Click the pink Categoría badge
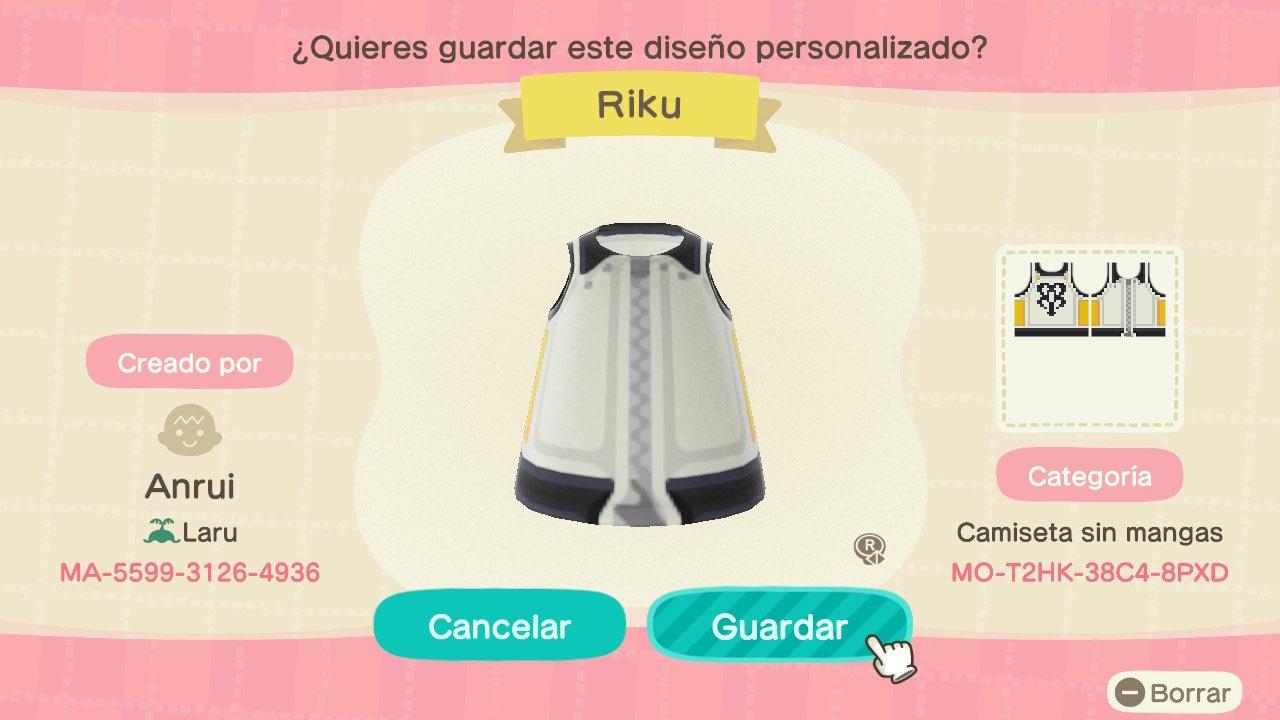1280x720 pixels. pyautogui.click(x=1090, y=475)
